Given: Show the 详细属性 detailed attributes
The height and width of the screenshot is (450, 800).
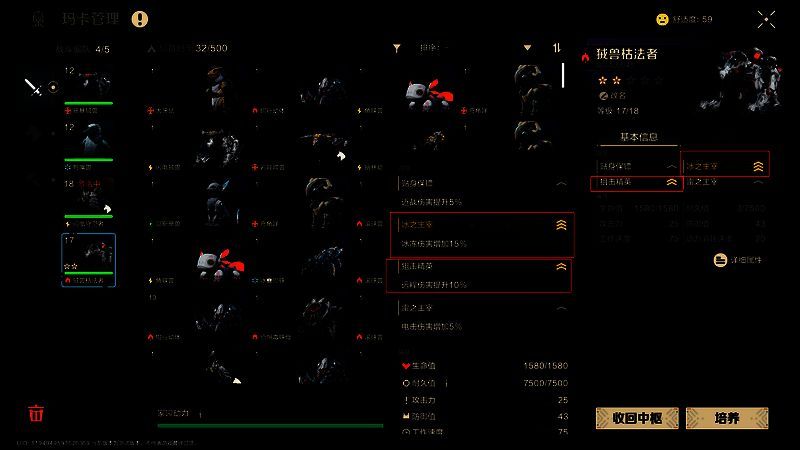Looking at the screenshot, I should point(740,260).
